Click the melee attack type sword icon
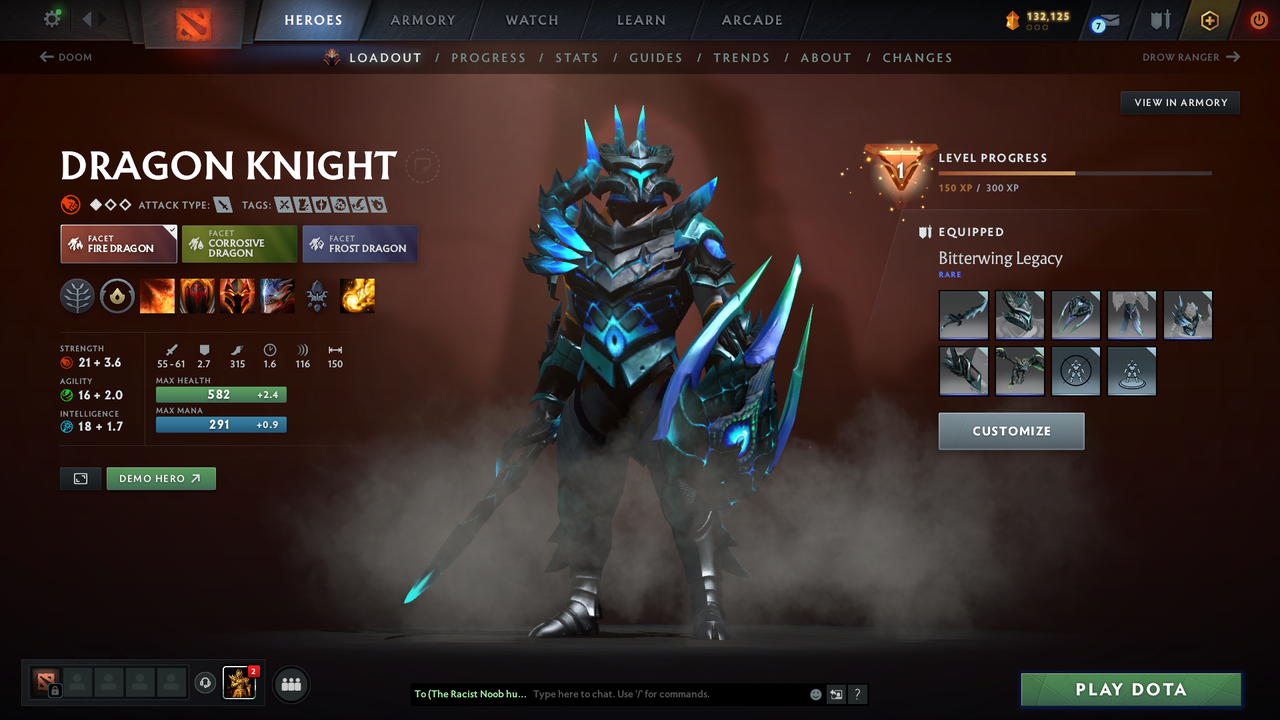Viewport: 1280px width, 720px height. (x=222, y=203)
